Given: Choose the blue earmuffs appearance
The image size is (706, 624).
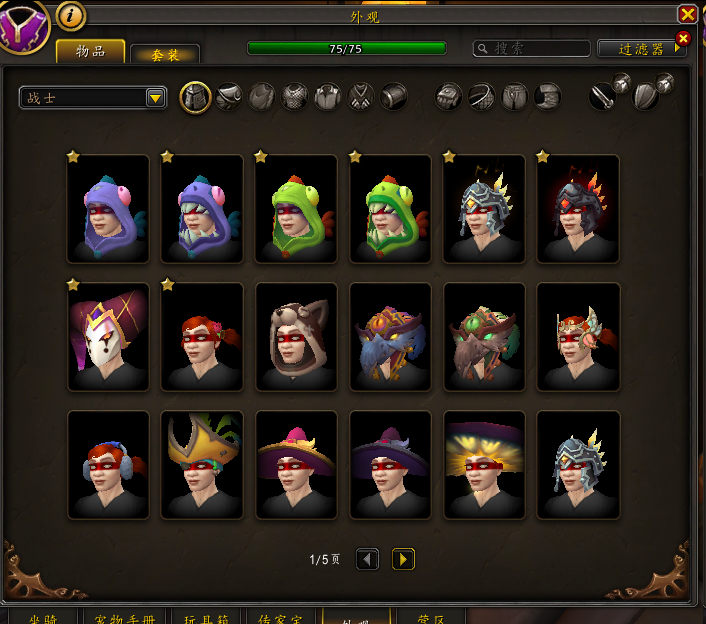Looking at the screenshot, I should (x=108, y=464).
